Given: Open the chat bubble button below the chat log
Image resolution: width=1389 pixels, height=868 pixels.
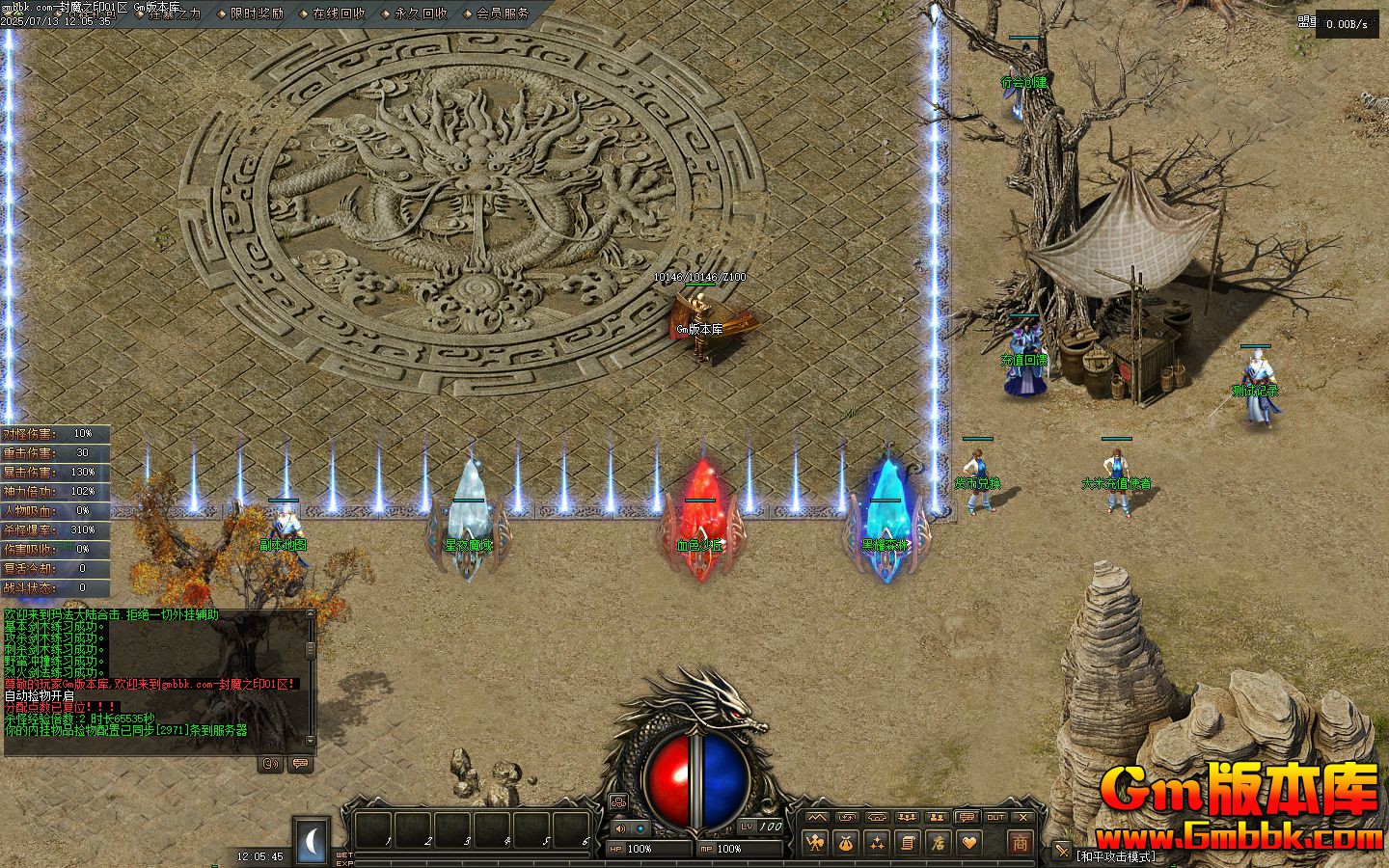Looking at the screenshot, I should (x=300, y=764).
